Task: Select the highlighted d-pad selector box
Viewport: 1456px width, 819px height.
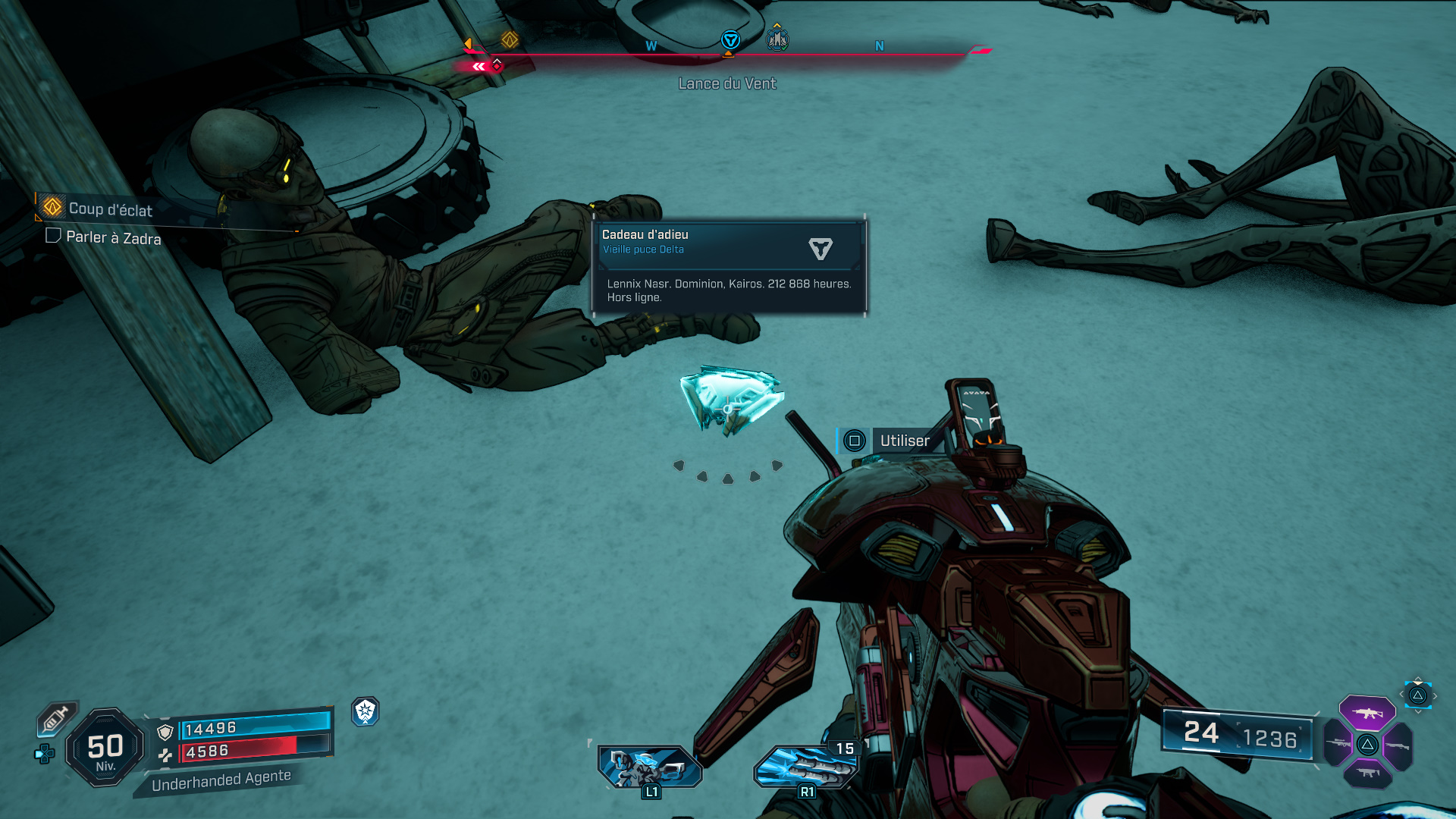Action: point(1417,695)
